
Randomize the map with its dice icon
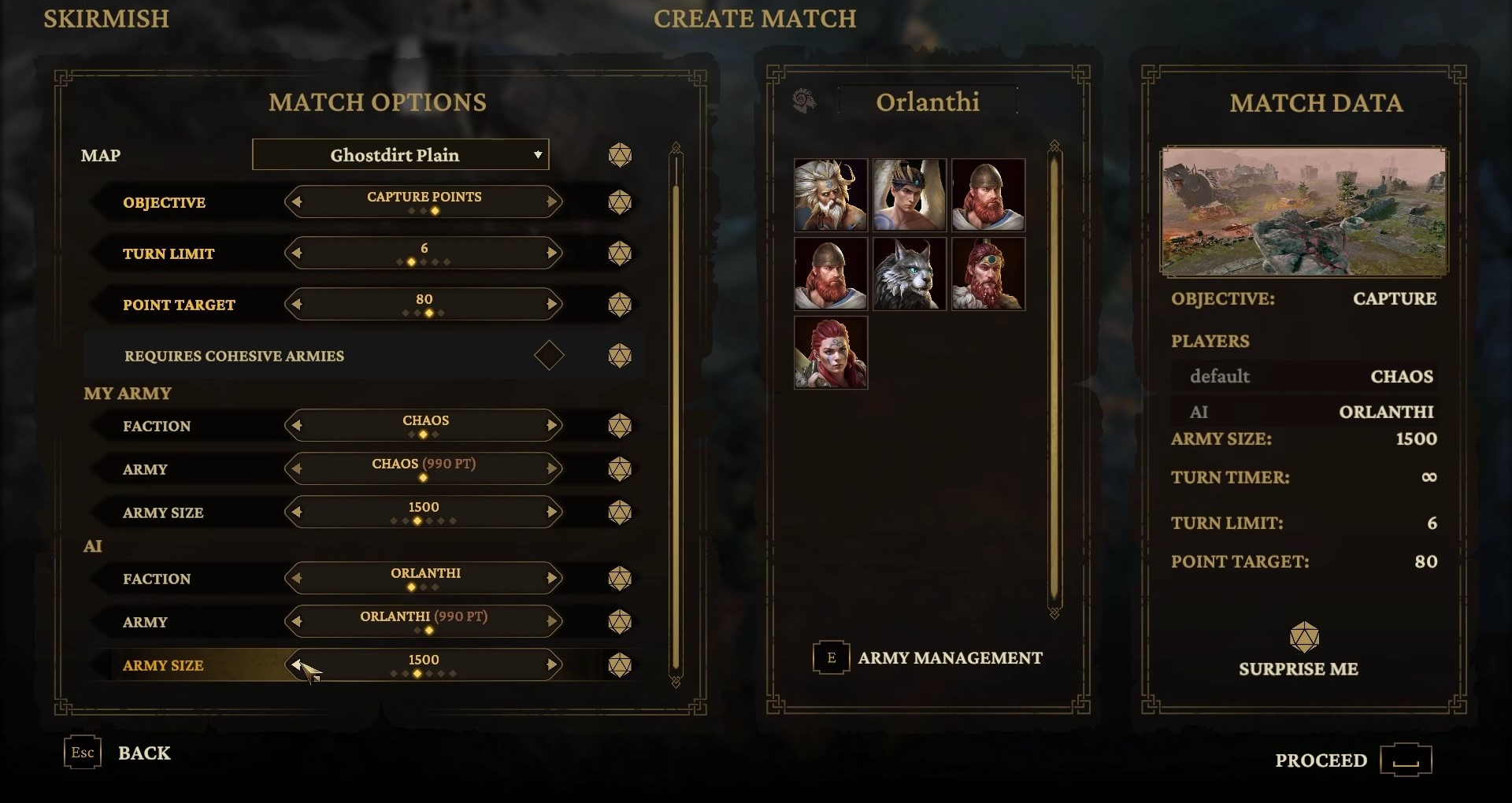(620, 155)
